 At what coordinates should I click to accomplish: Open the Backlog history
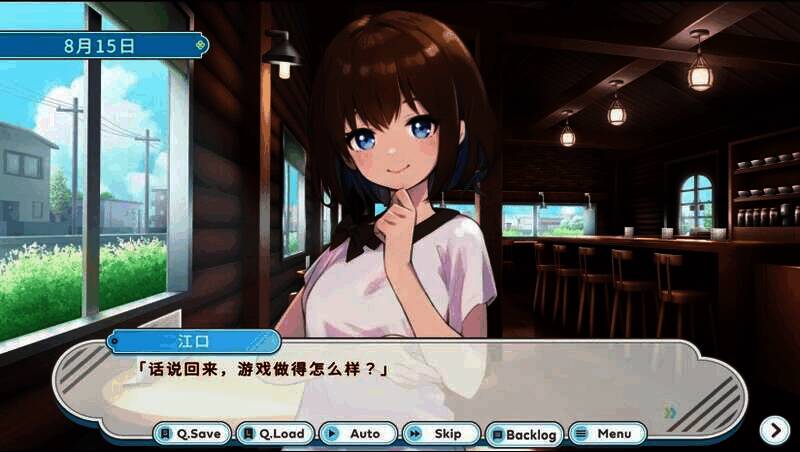524,434
